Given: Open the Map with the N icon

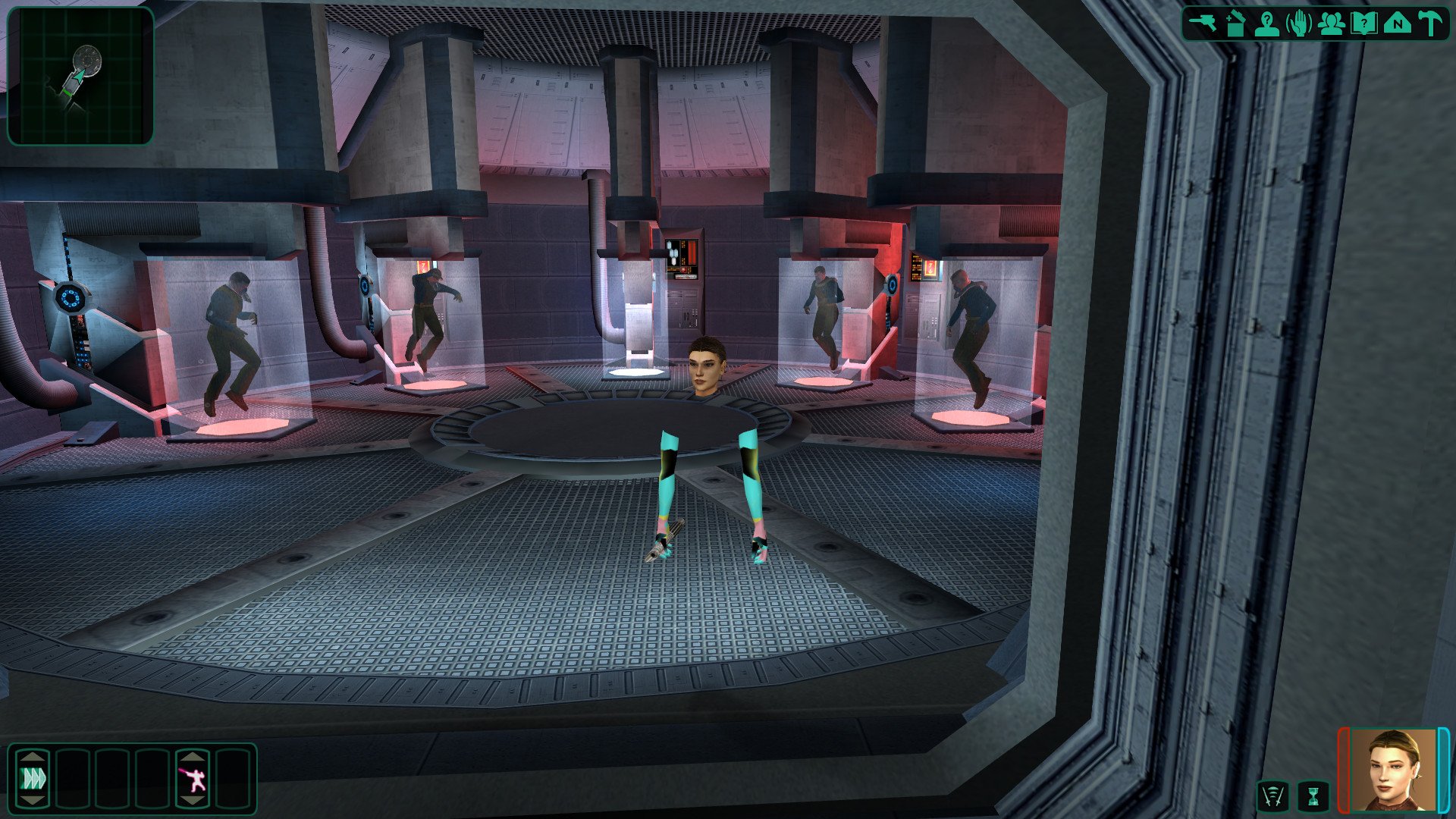Looking at the screenshot, I should (x=1397, y=24).
